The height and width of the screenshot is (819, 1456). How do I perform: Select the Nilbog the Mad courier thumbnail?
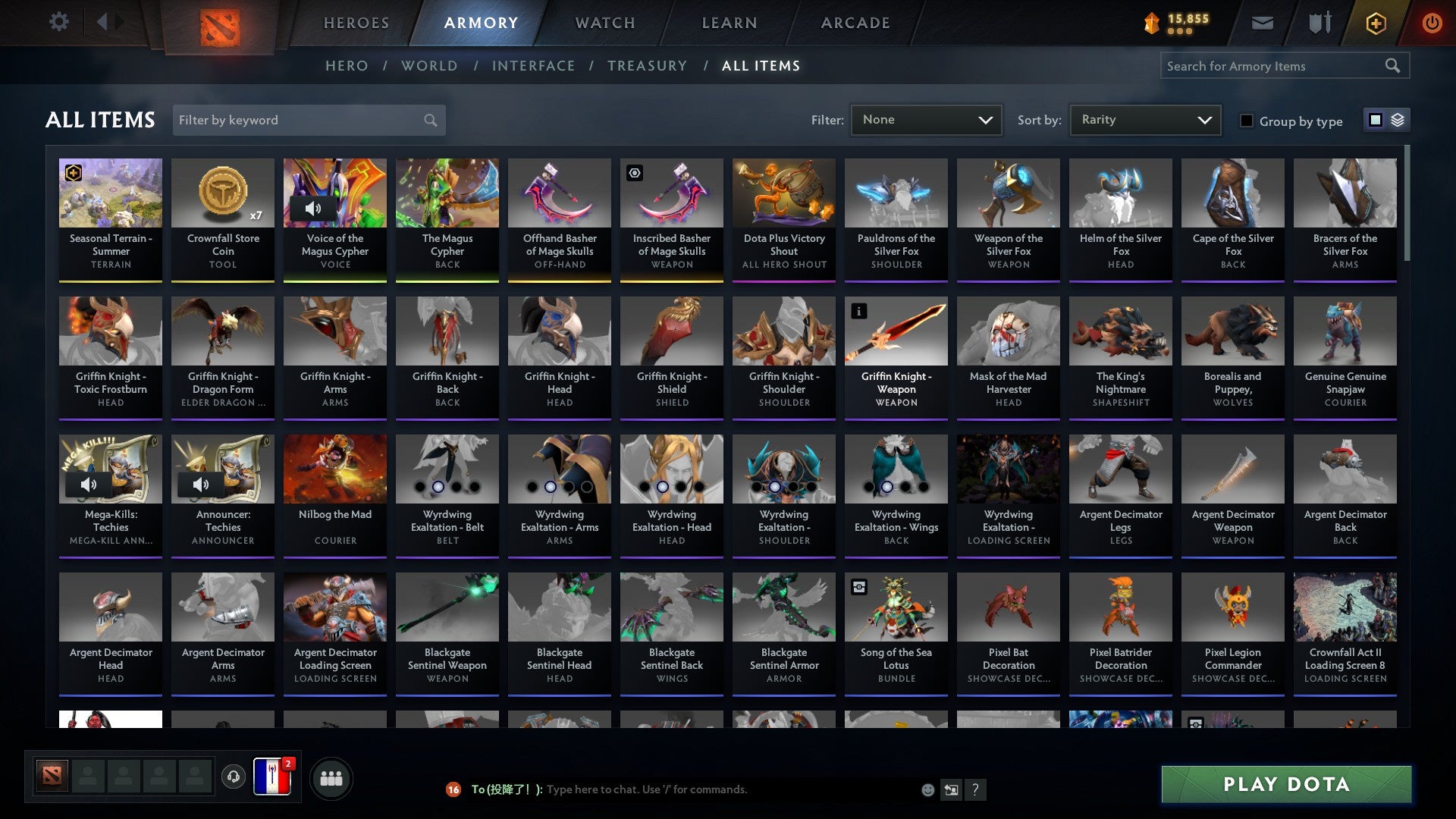coord(334,468)
